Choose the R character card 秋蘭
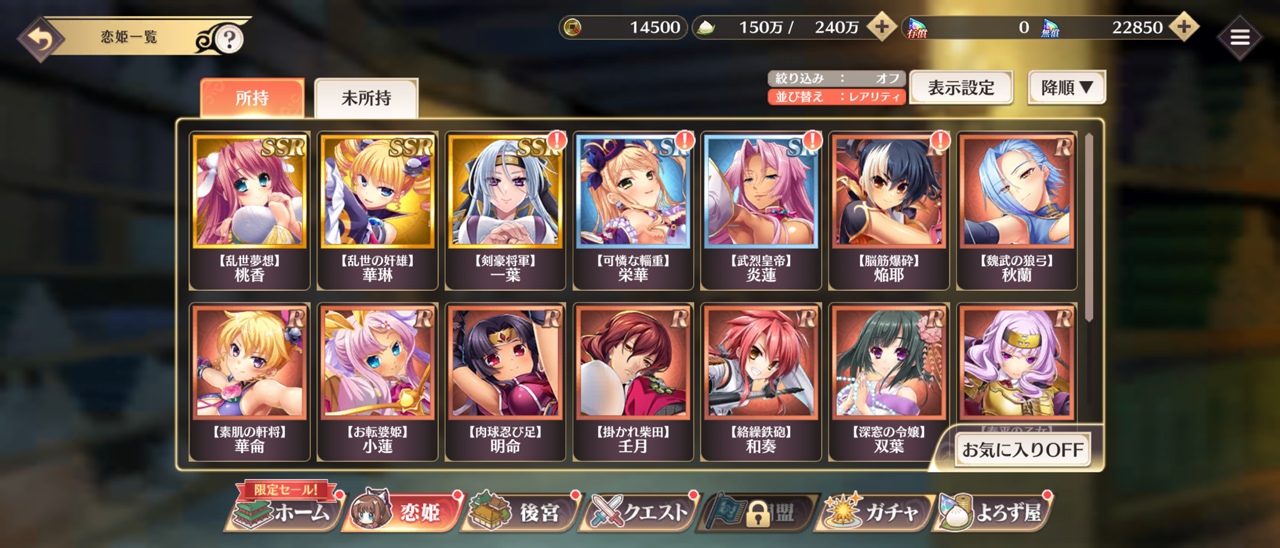 [x=1016, y=210]
